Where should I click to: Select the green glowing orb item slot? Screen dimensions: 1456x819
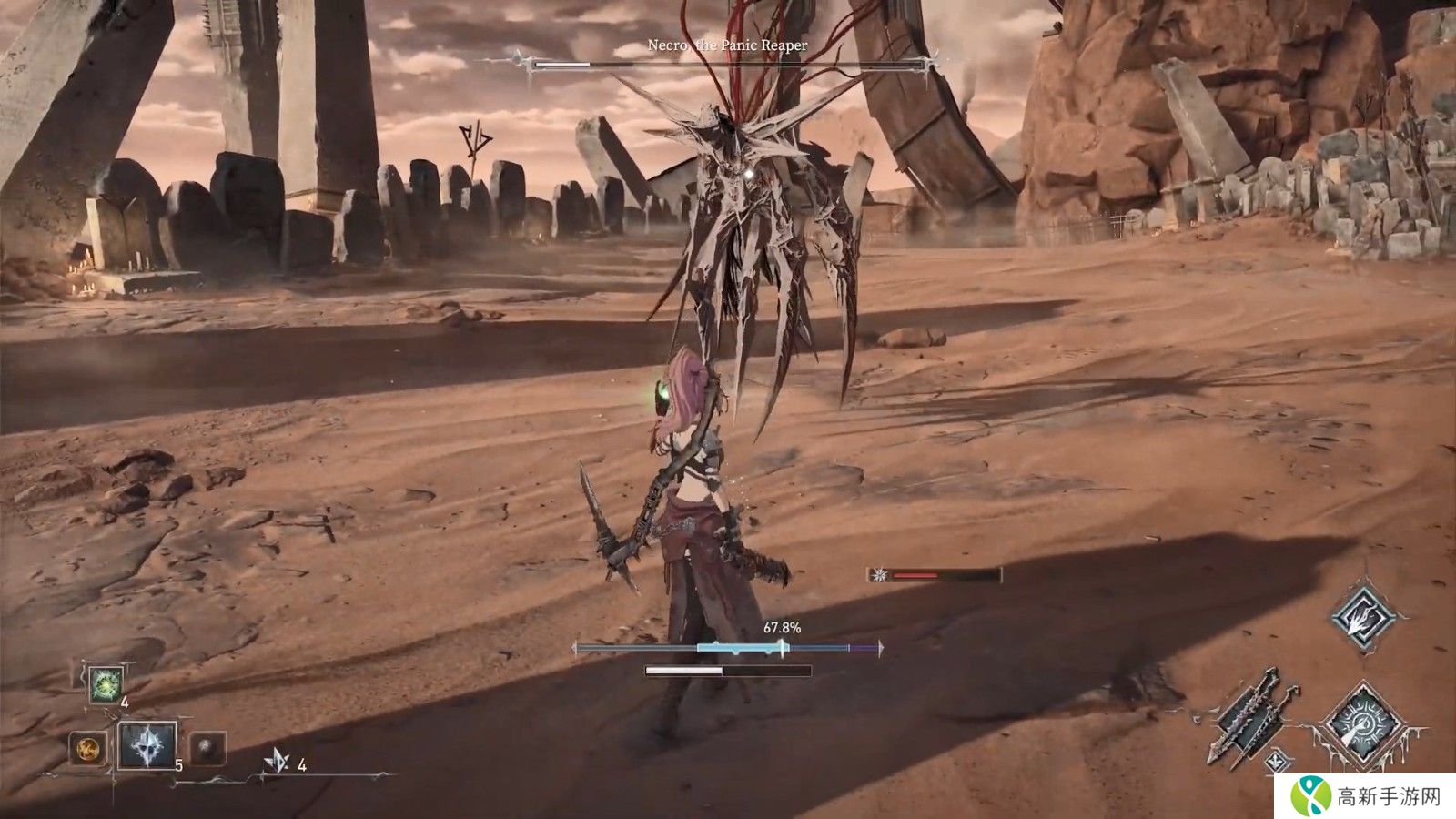click(x=105, y=683)
